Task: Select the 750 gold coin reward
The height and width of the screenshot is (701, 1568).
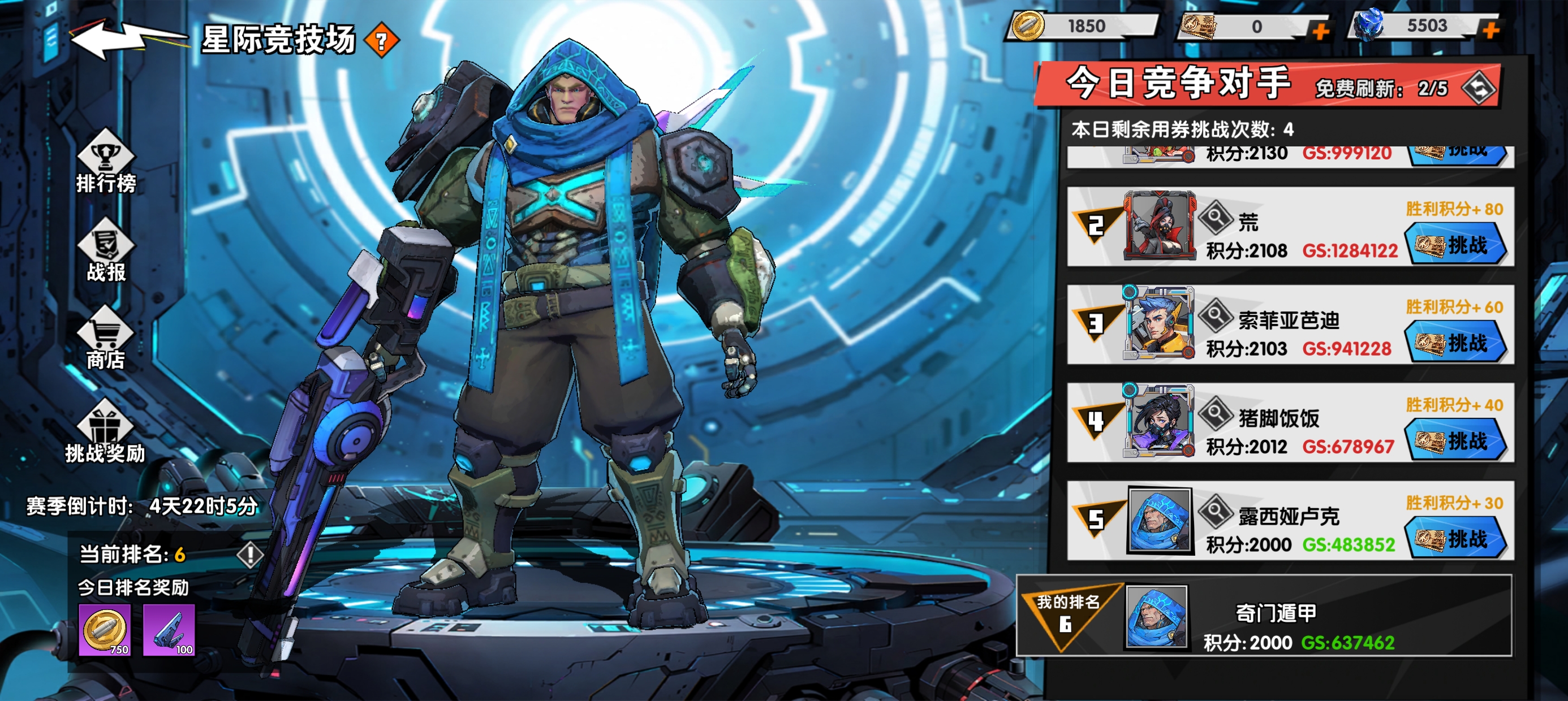Action: (x=105, y=630)
